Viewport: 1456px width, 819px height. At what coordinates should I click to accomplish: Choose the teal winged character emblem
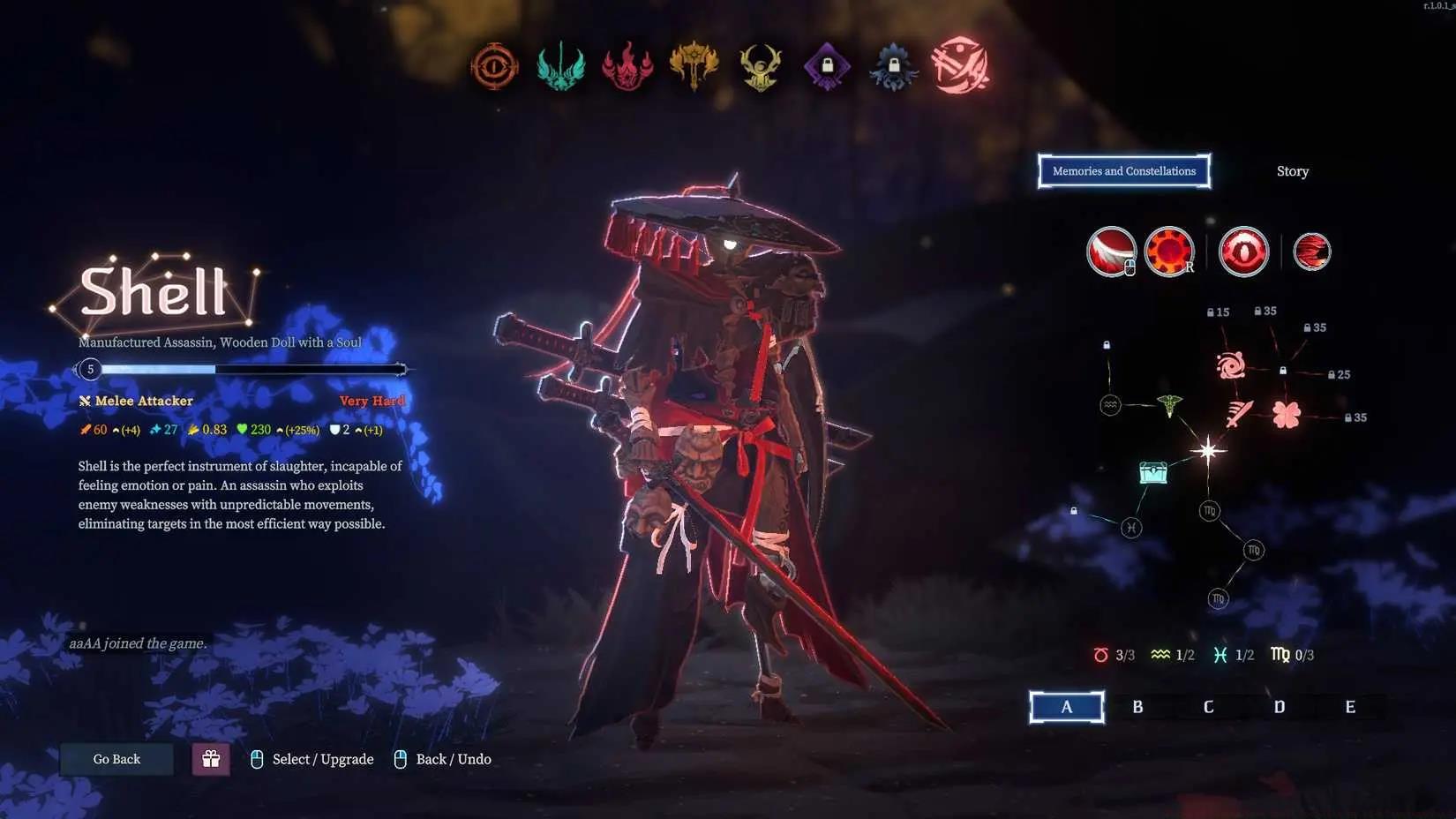(x=560, y=66)
